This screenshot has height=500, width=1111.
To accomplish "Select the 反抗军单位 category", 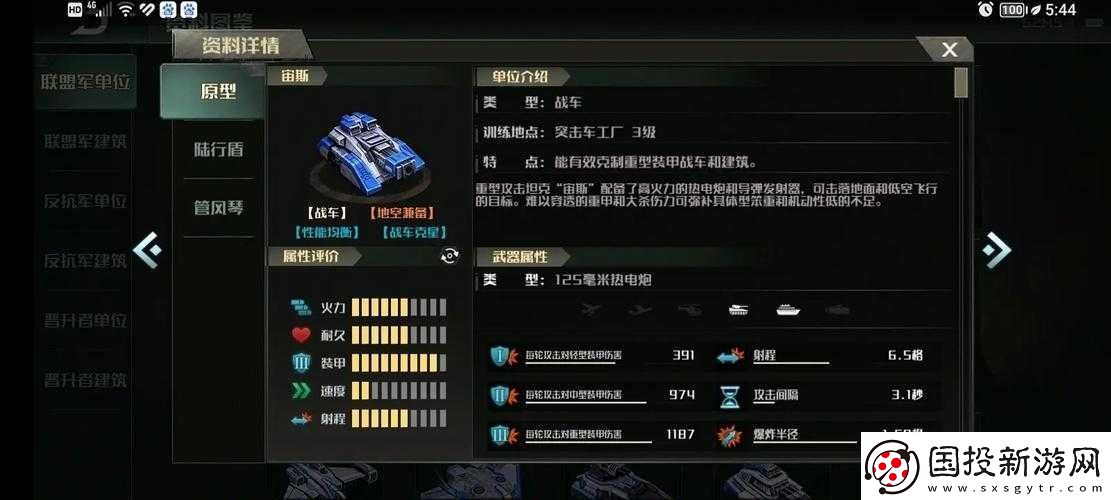I will (x=85, y=200).
